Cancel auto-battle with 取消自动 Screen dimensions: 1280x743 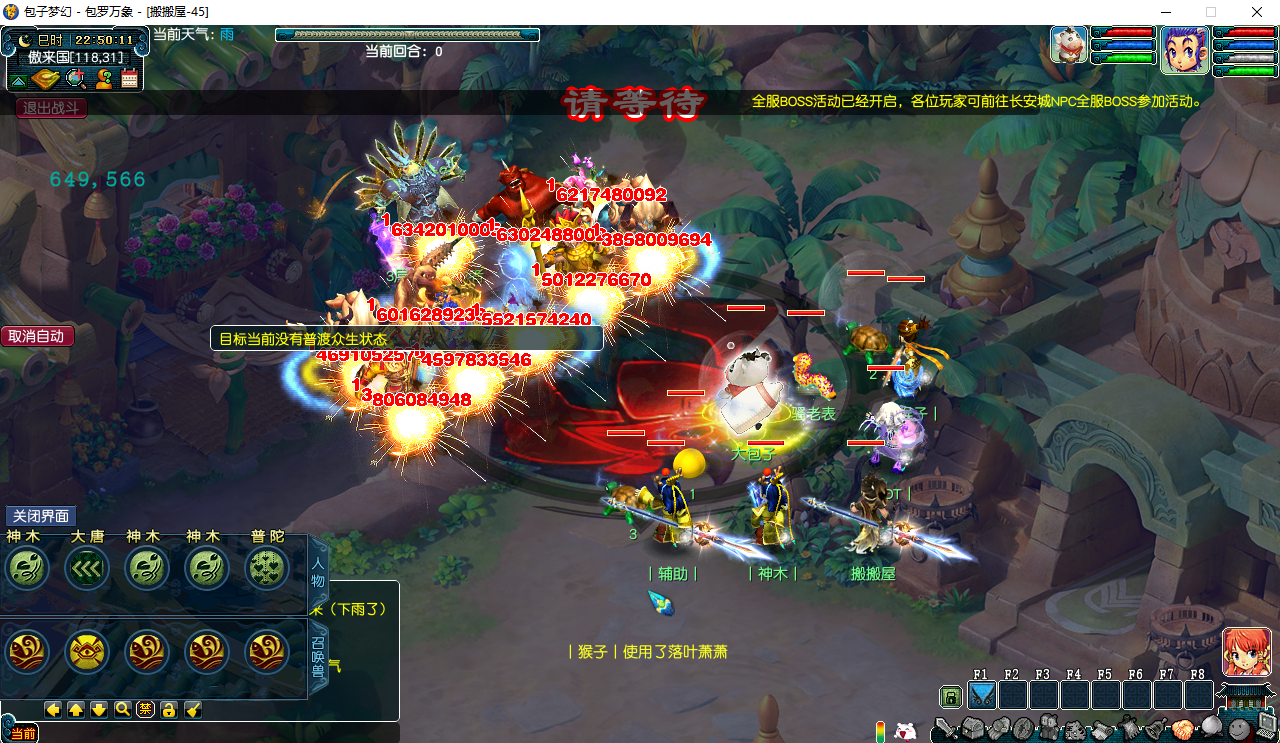coord(37,336)
